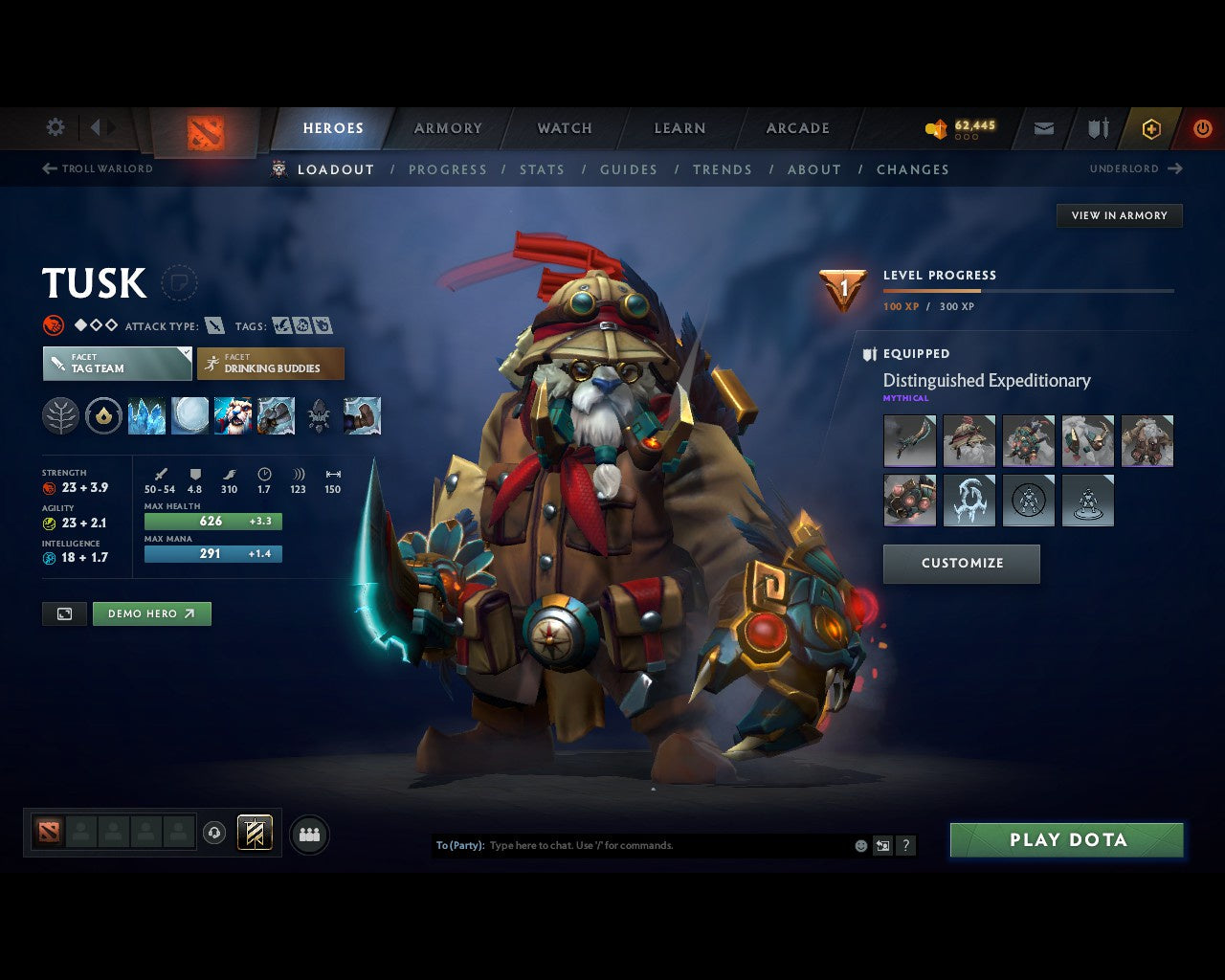The height and width of the screenshot is (980, 1225).
Task: Select the Tag Team facet
Action: pos(116,364)
